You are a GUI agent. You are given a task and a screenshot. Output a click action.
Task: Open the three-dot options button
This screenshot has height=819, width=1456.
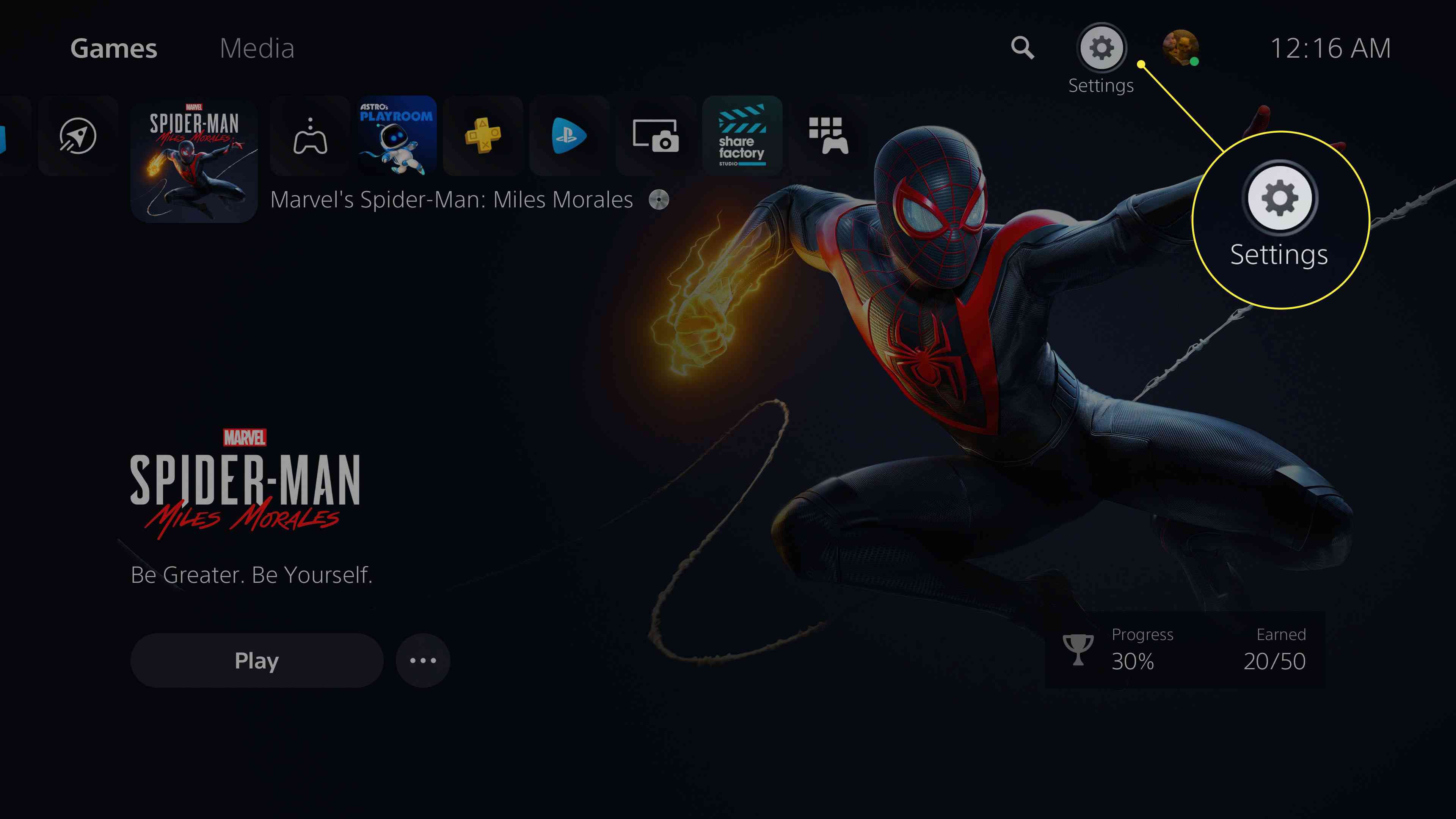pos(423,660)
